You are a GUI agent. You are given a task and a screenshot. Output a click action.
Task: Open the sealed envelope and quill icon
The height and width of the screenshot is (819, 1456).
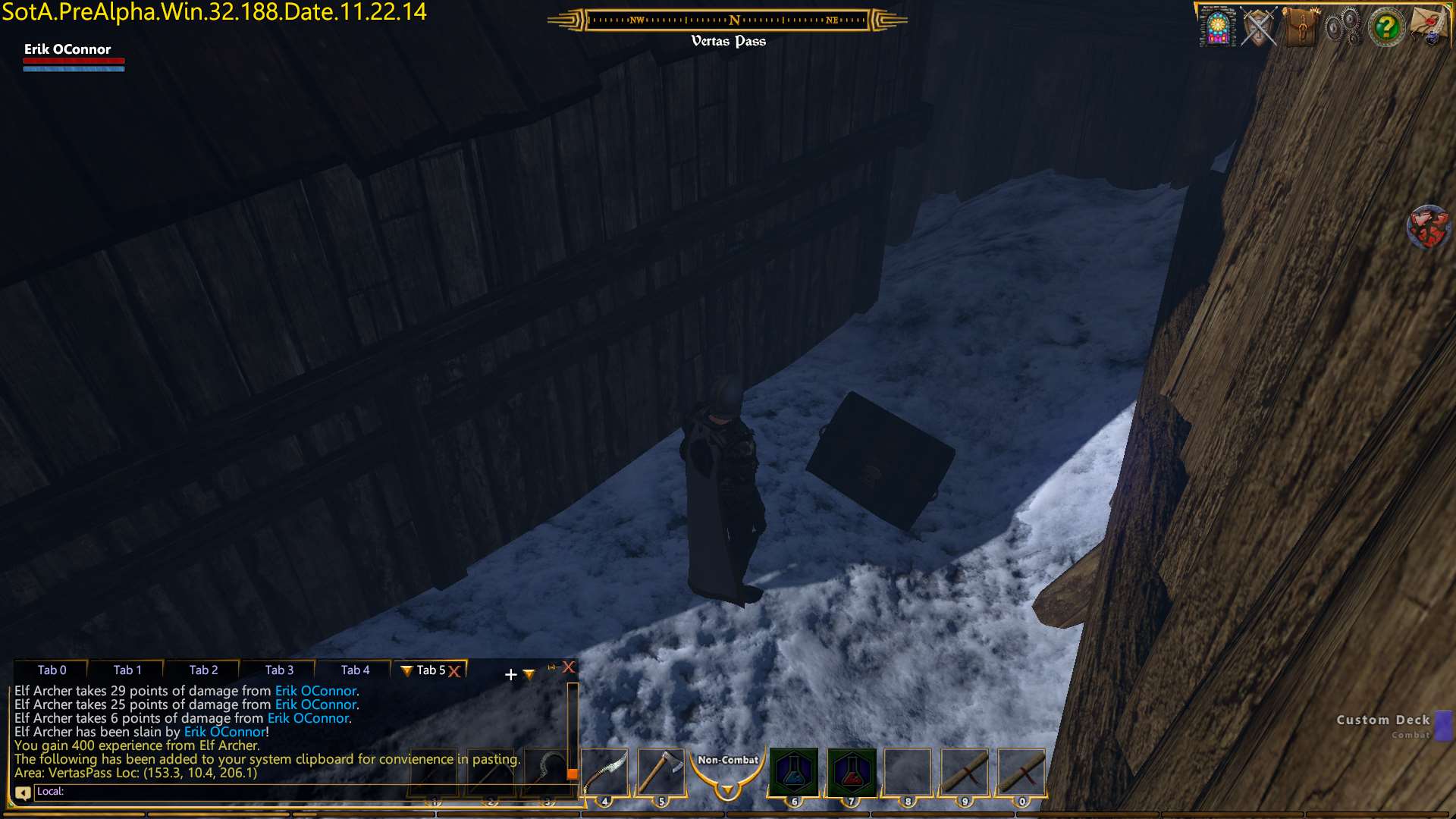click(1429, 27)
